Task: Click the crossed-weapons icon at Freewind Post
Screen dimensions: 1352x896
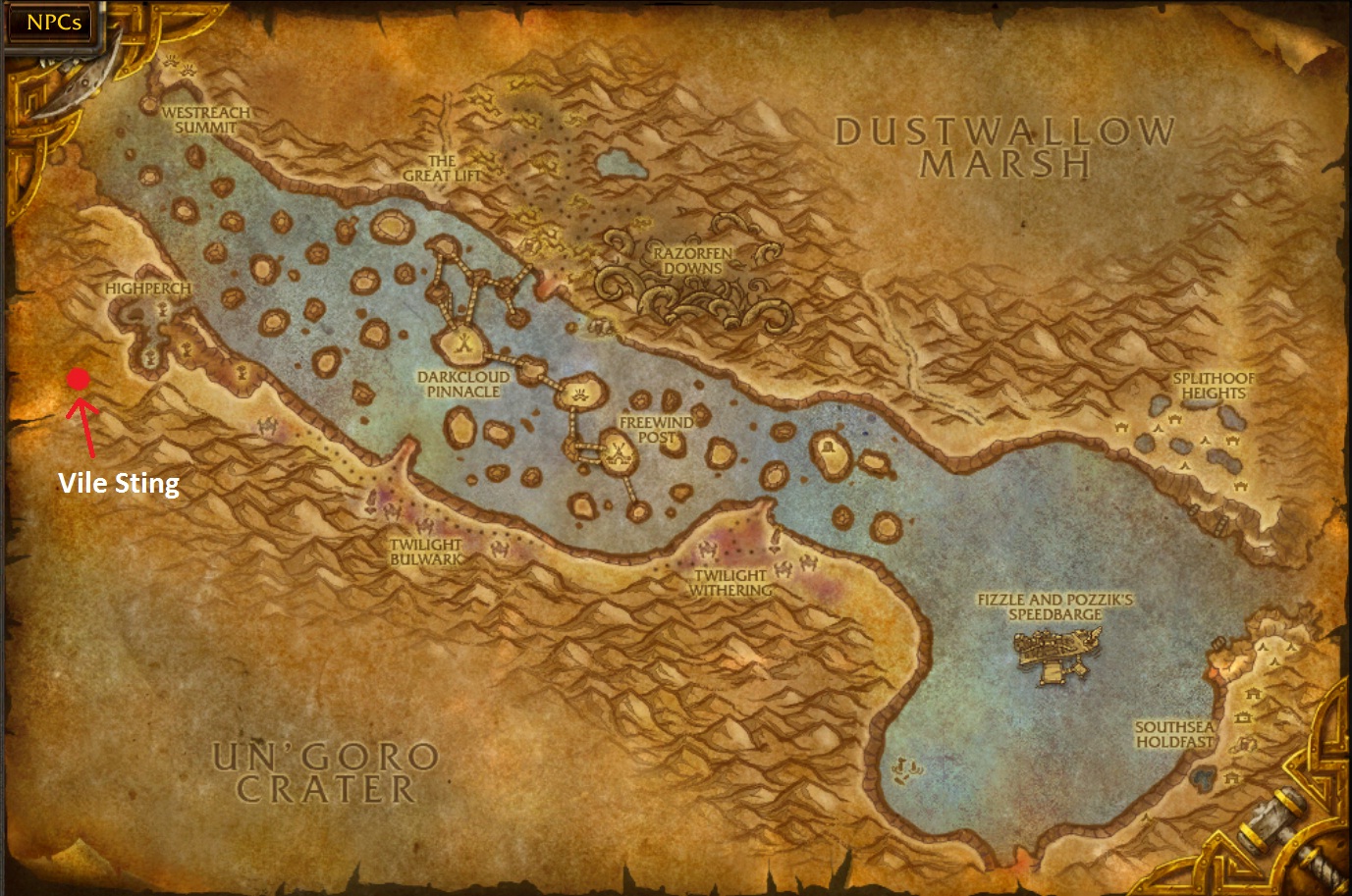Action: (617, 452)
